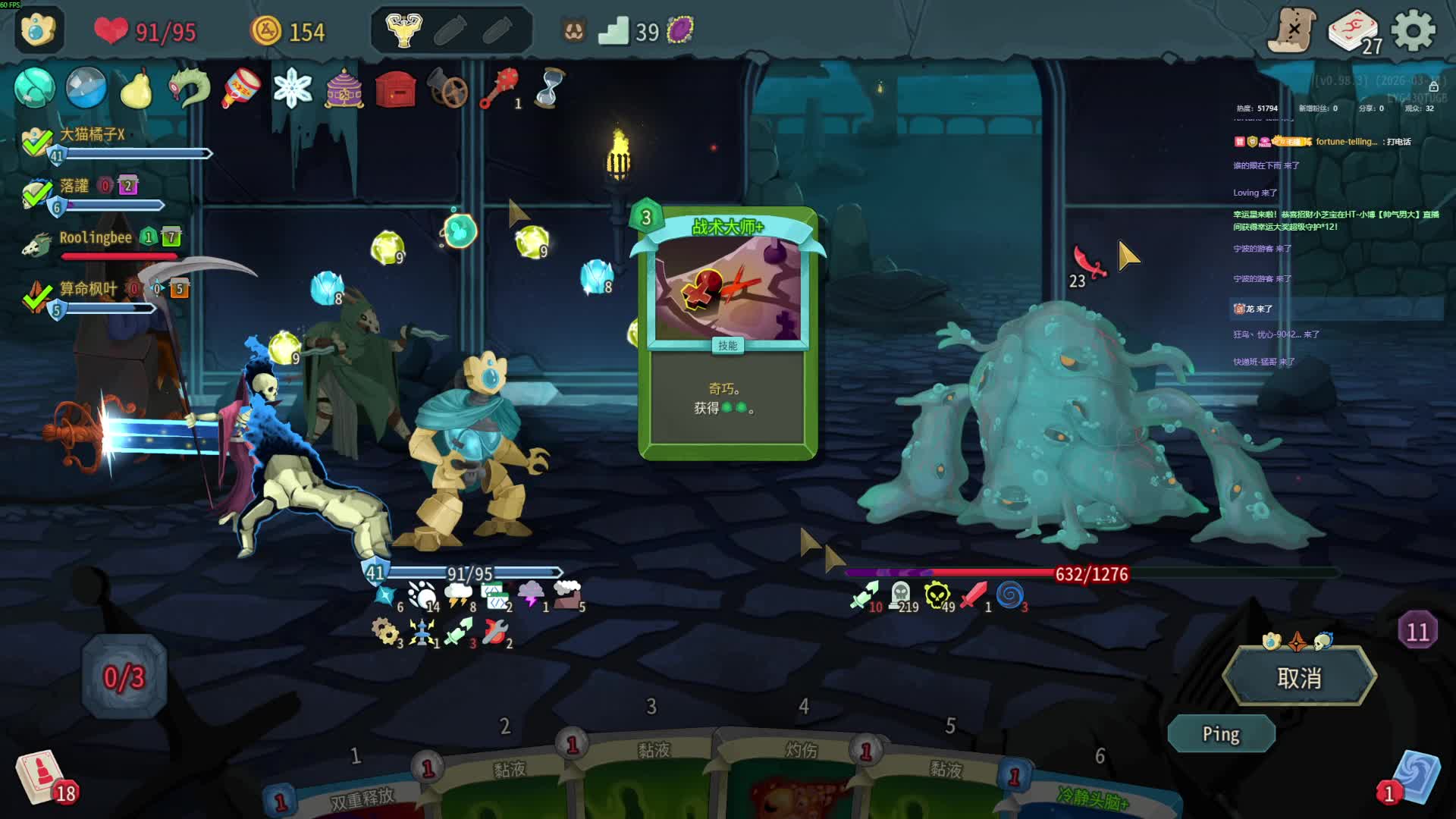The image size is (1456, 819).
Task: Select player Roolingbee in the party list
Action: tap(96, 238)
